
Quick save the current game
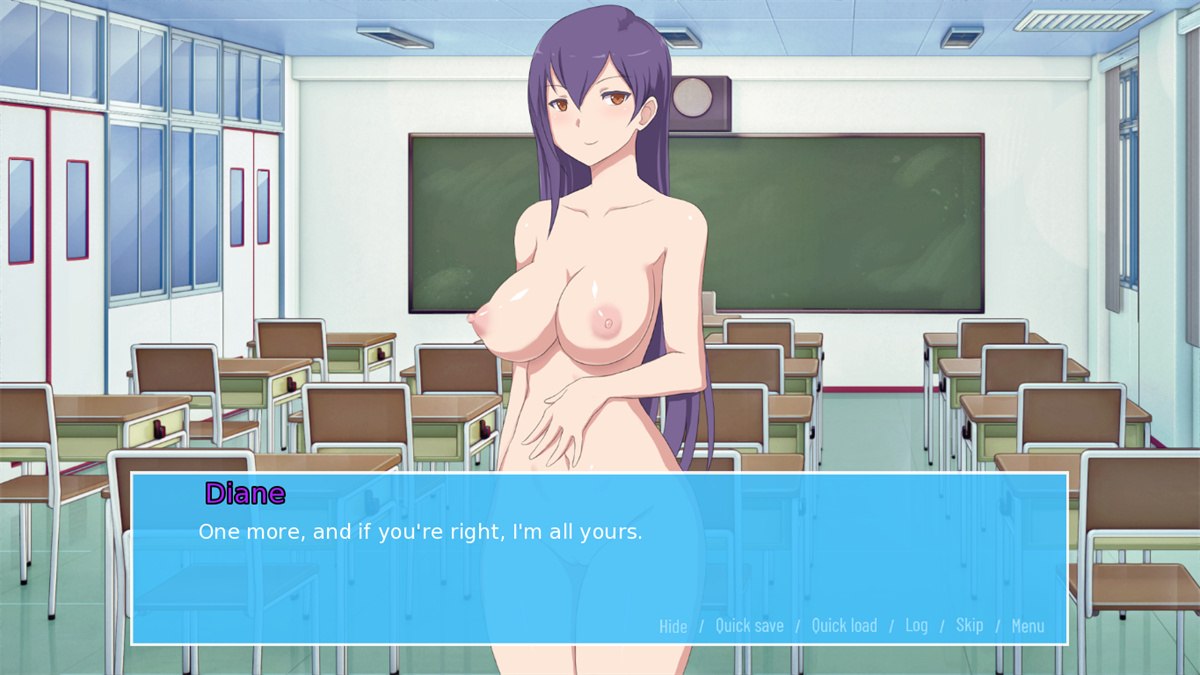(x=749, y=626)
